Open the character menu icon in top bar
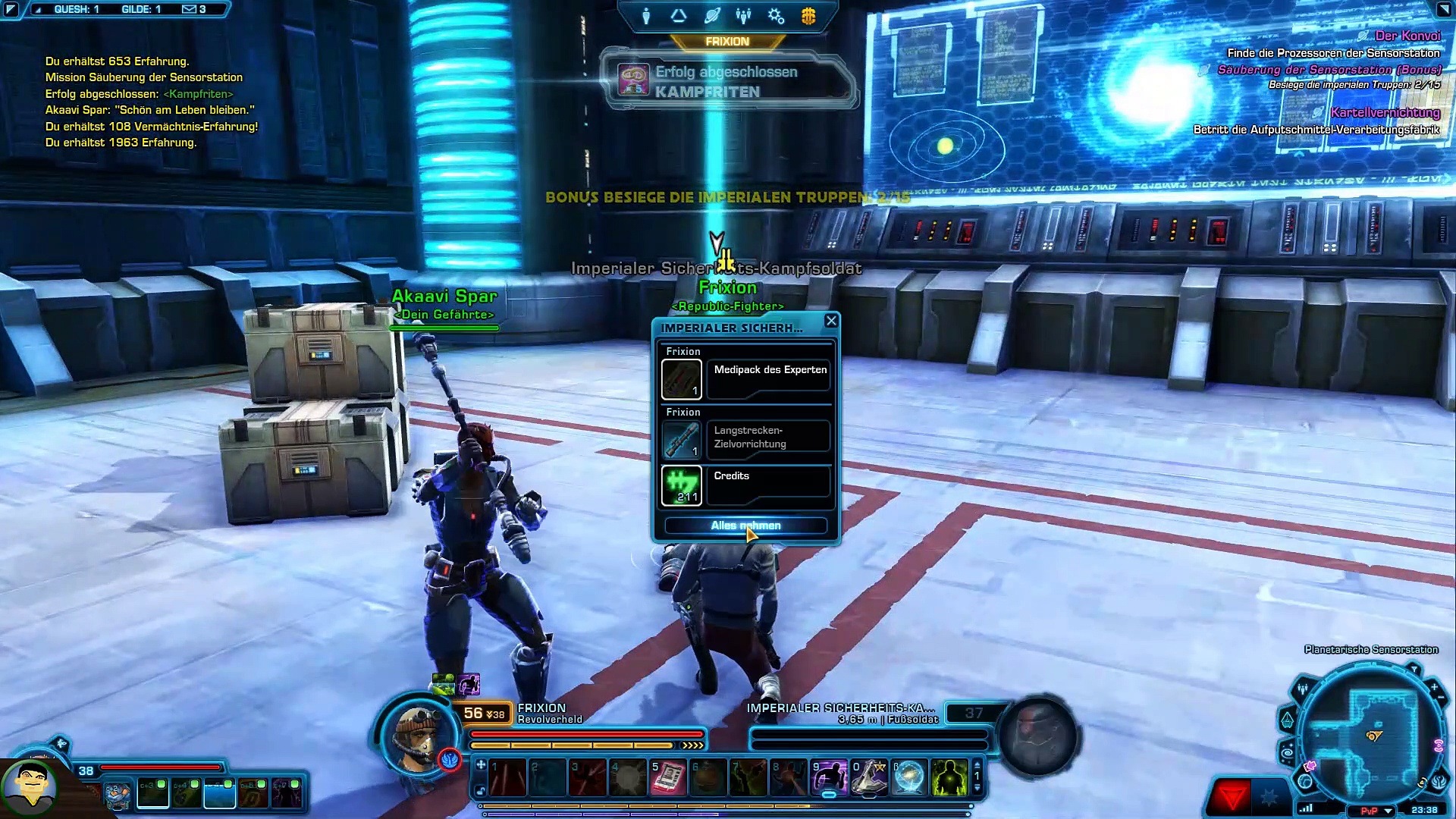Viewport: 1456px width, 819px height. [646, 16]
